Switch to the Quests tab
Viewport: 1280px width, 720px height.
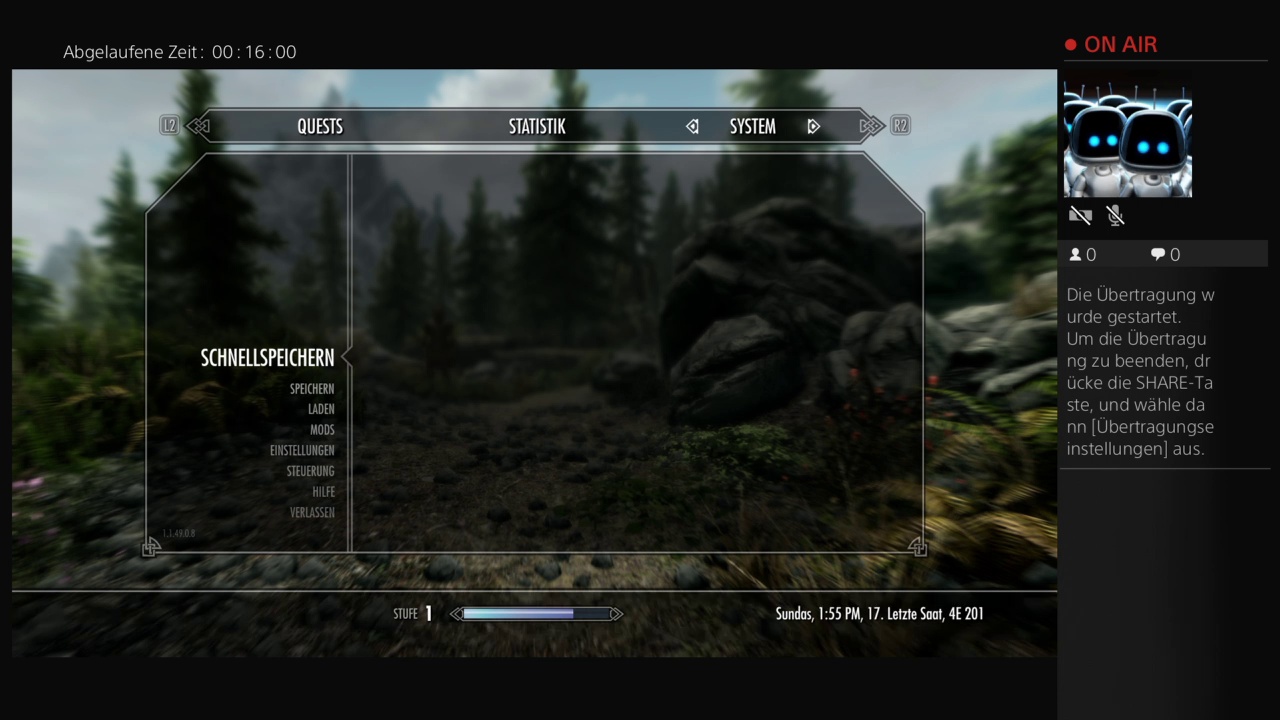[x=320, y=127]
